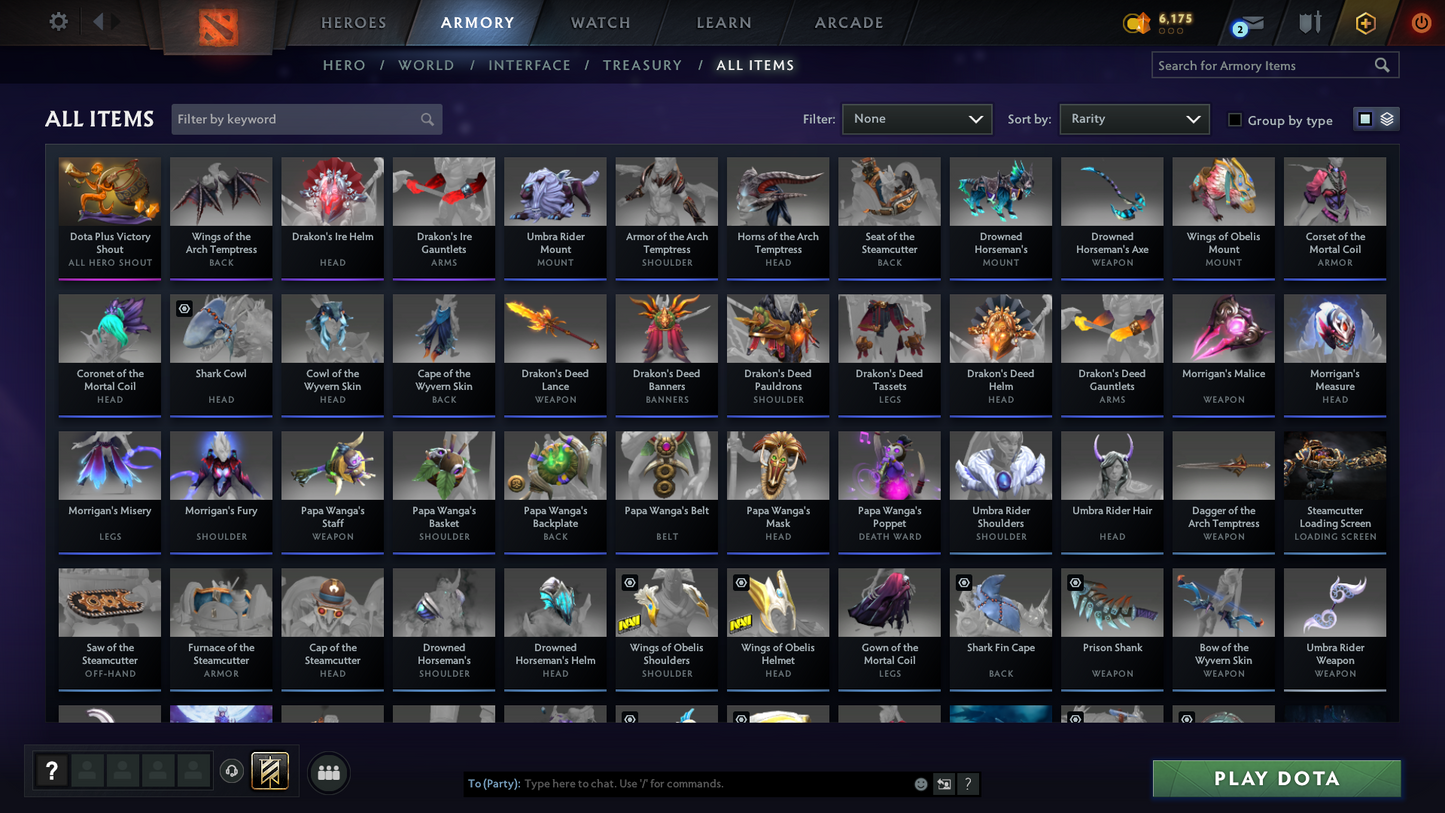Open the emoticon picker in the chat bar

coord(919,784)
